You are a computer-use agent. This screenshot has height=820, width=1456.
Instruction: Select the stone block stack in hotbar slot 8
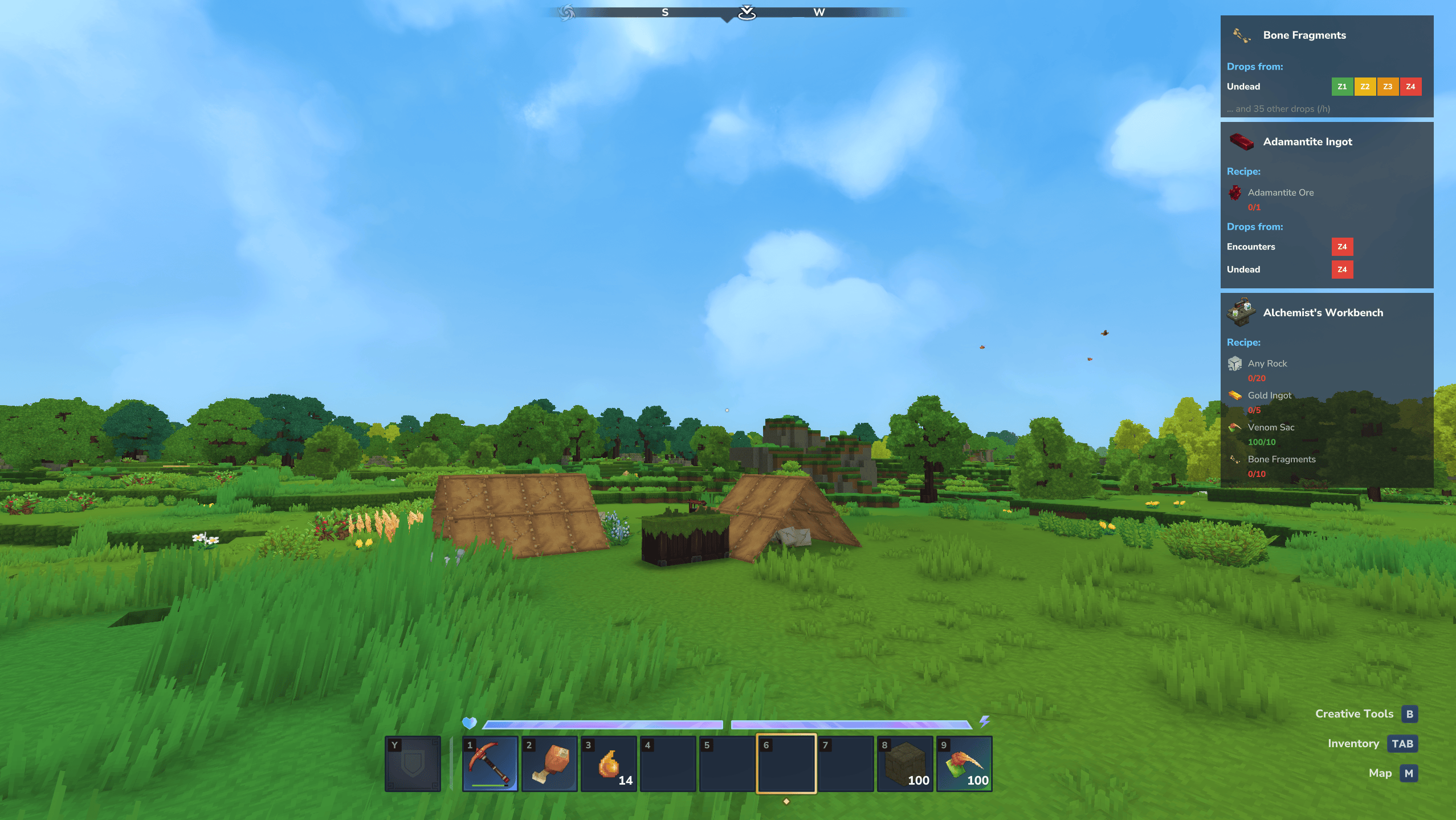904,764
